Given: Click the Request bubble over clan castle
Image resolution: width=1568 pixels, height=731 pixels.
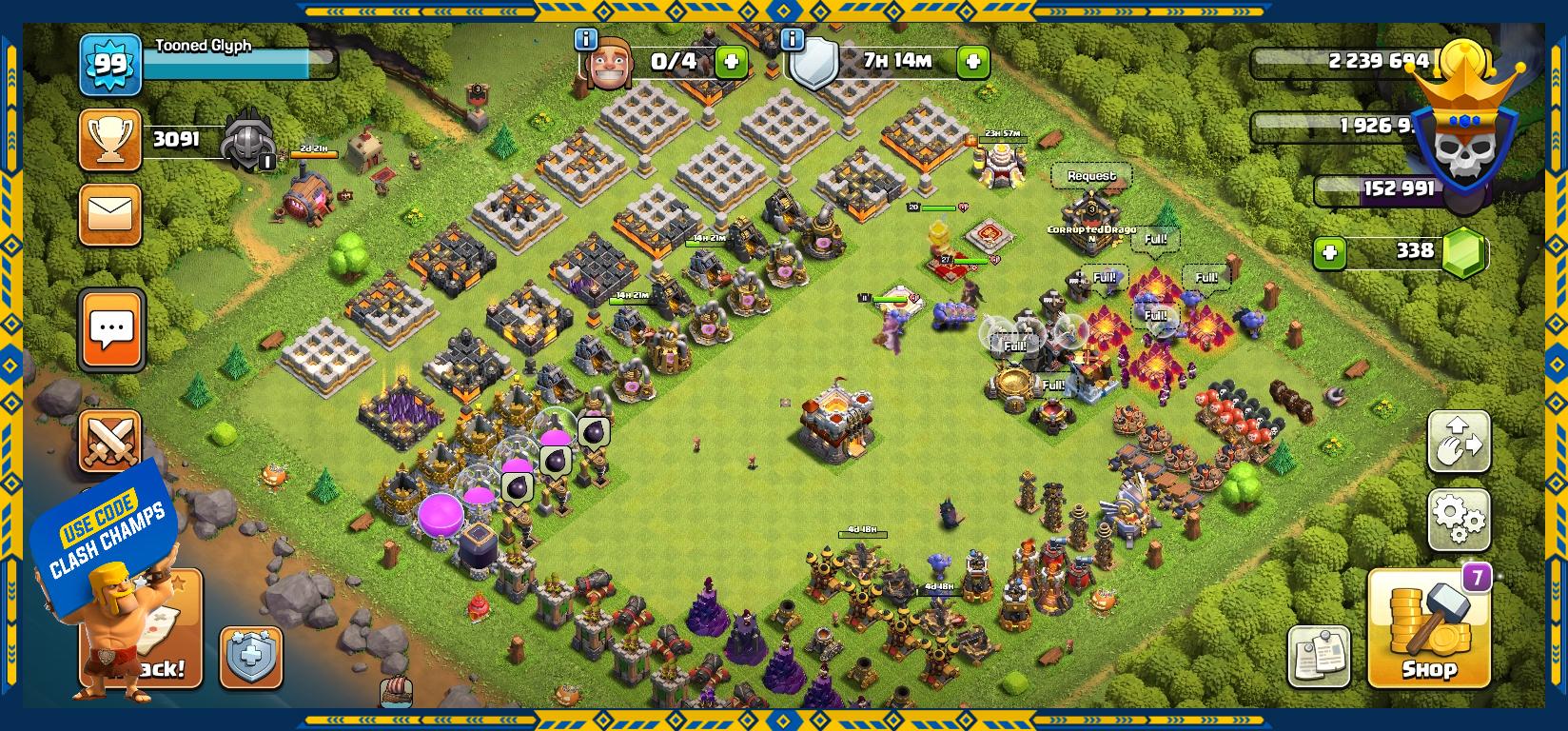Looking at the screenshot, I should (x=1091, y=176).
